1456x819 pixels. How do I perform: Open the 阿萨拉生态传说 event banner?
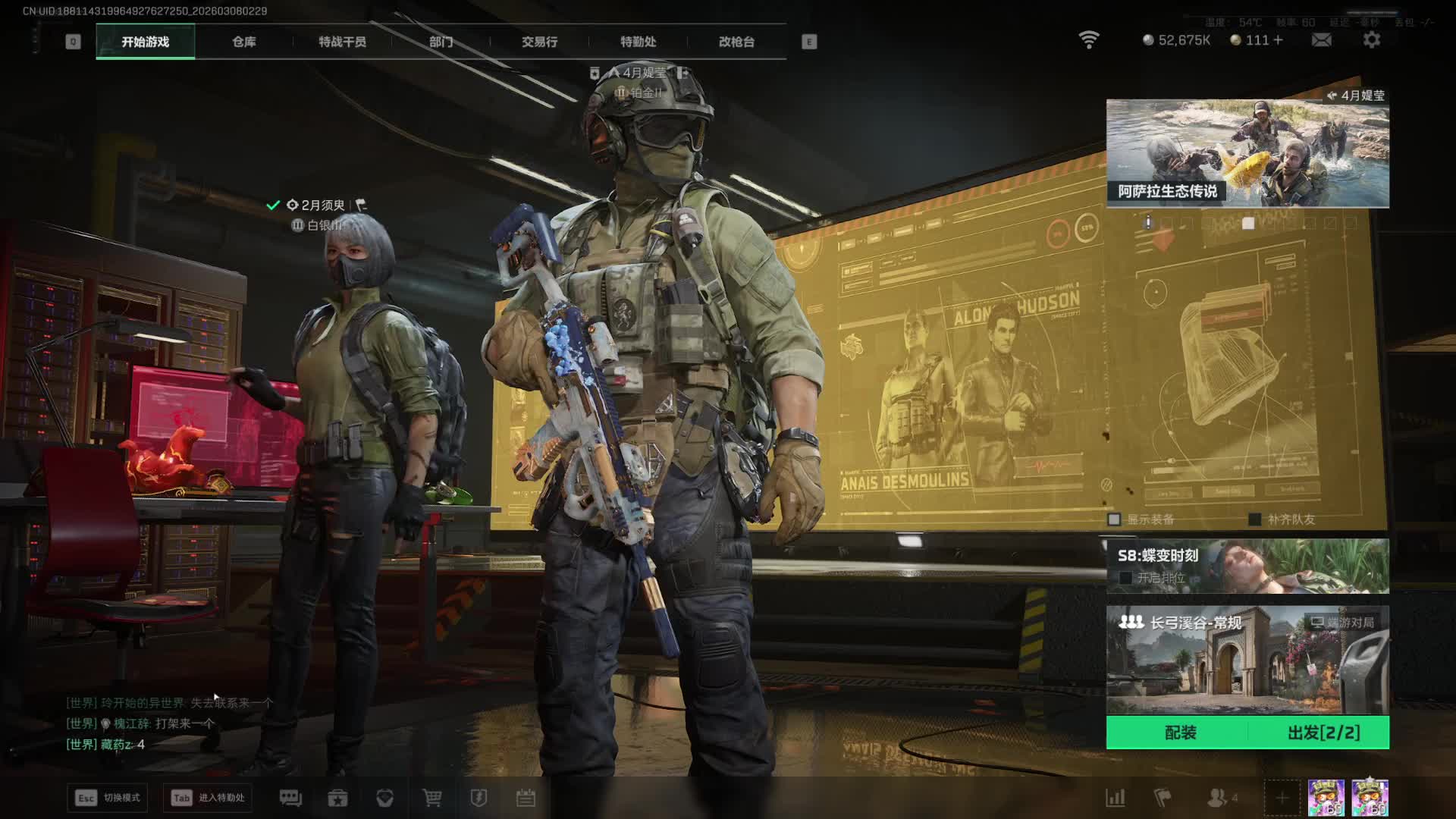point(1247,153)
